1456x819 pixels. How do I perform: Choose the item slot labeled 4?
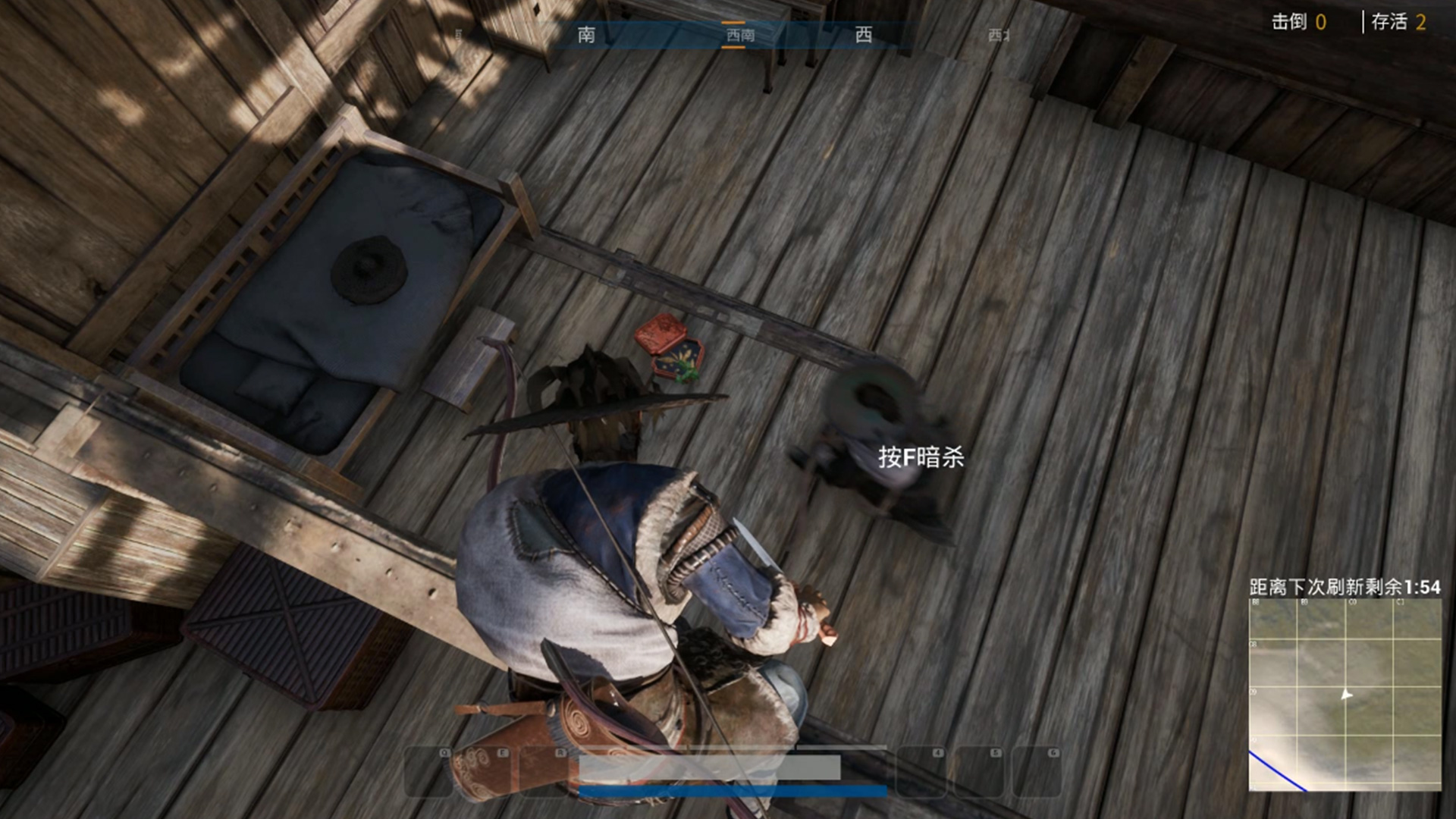click(921, 771)
